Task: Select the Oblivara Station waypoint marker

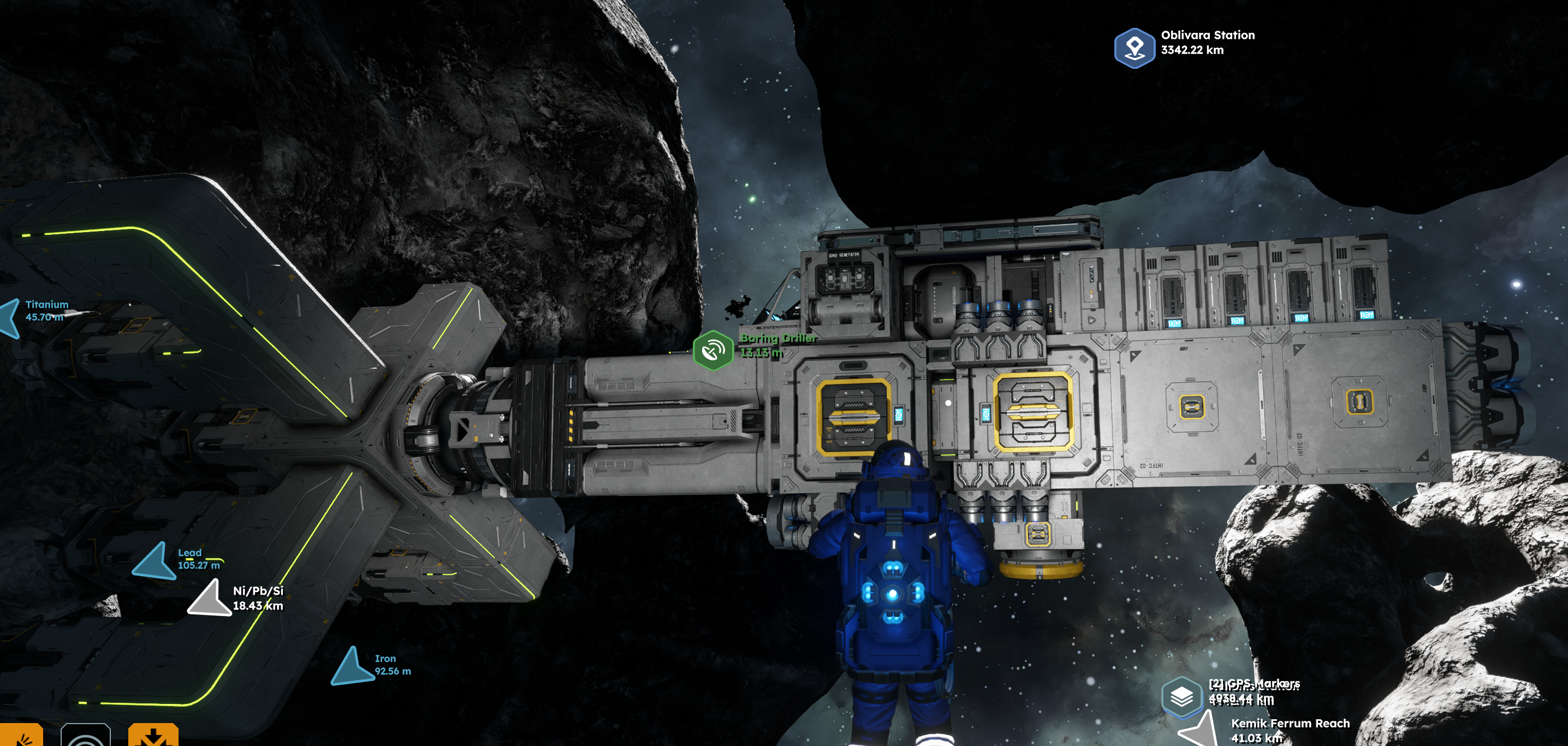Action: [x=1134, y=48]
